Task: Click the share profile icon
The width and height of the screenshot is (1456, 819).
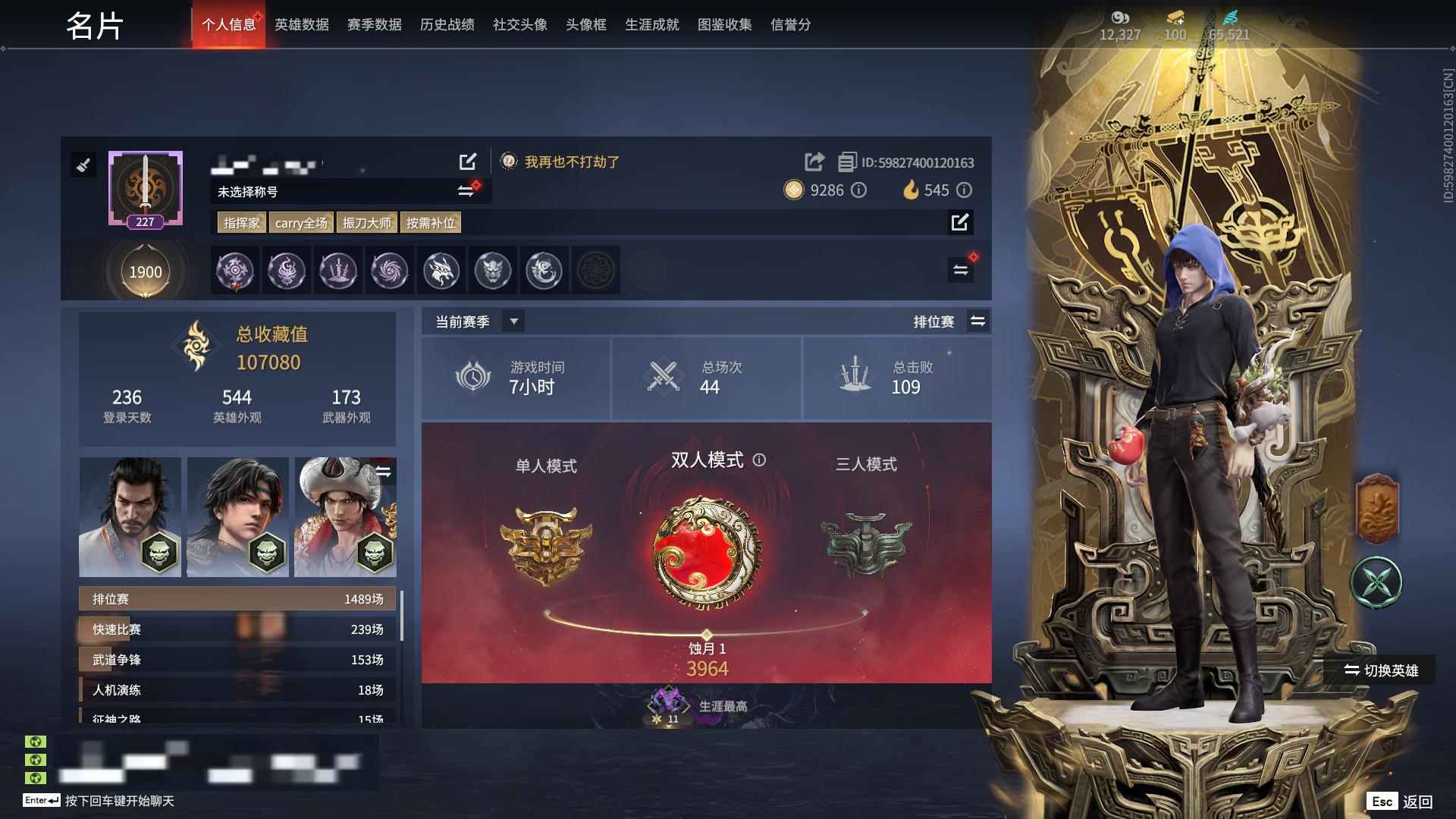Action: point(814,161)
